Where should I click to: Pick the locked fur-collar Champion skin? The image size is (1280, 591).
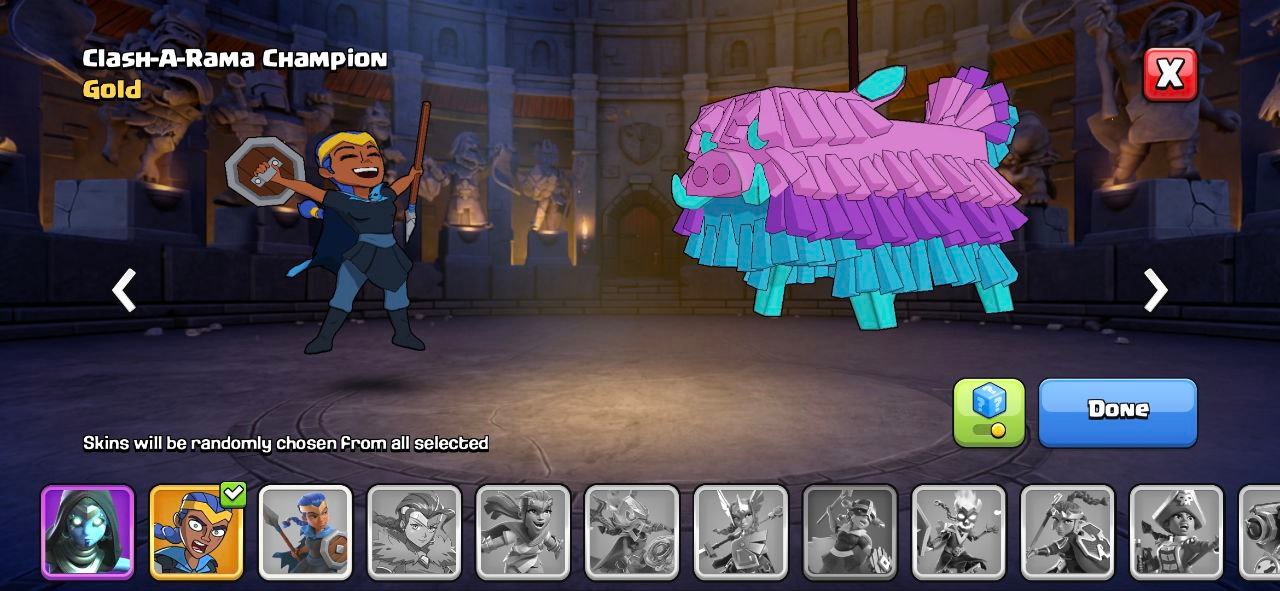tap(414, 532)
